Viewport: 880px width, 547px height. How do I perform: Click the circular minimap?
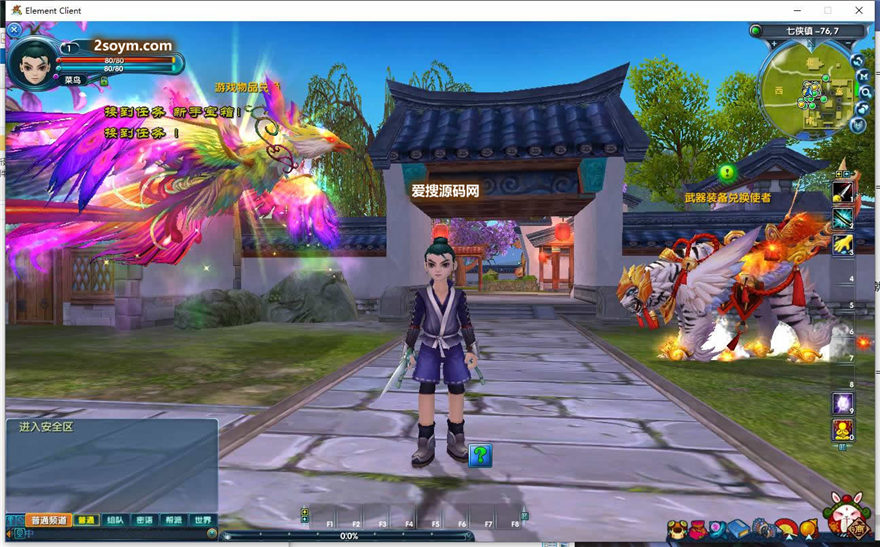click(811, 90)
